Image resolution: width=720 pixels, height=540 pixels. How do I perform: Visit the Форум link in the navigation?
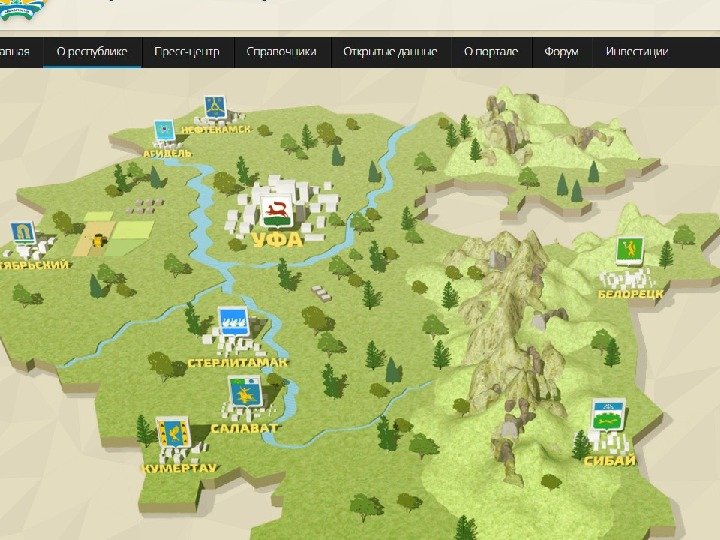pos(562,52)
